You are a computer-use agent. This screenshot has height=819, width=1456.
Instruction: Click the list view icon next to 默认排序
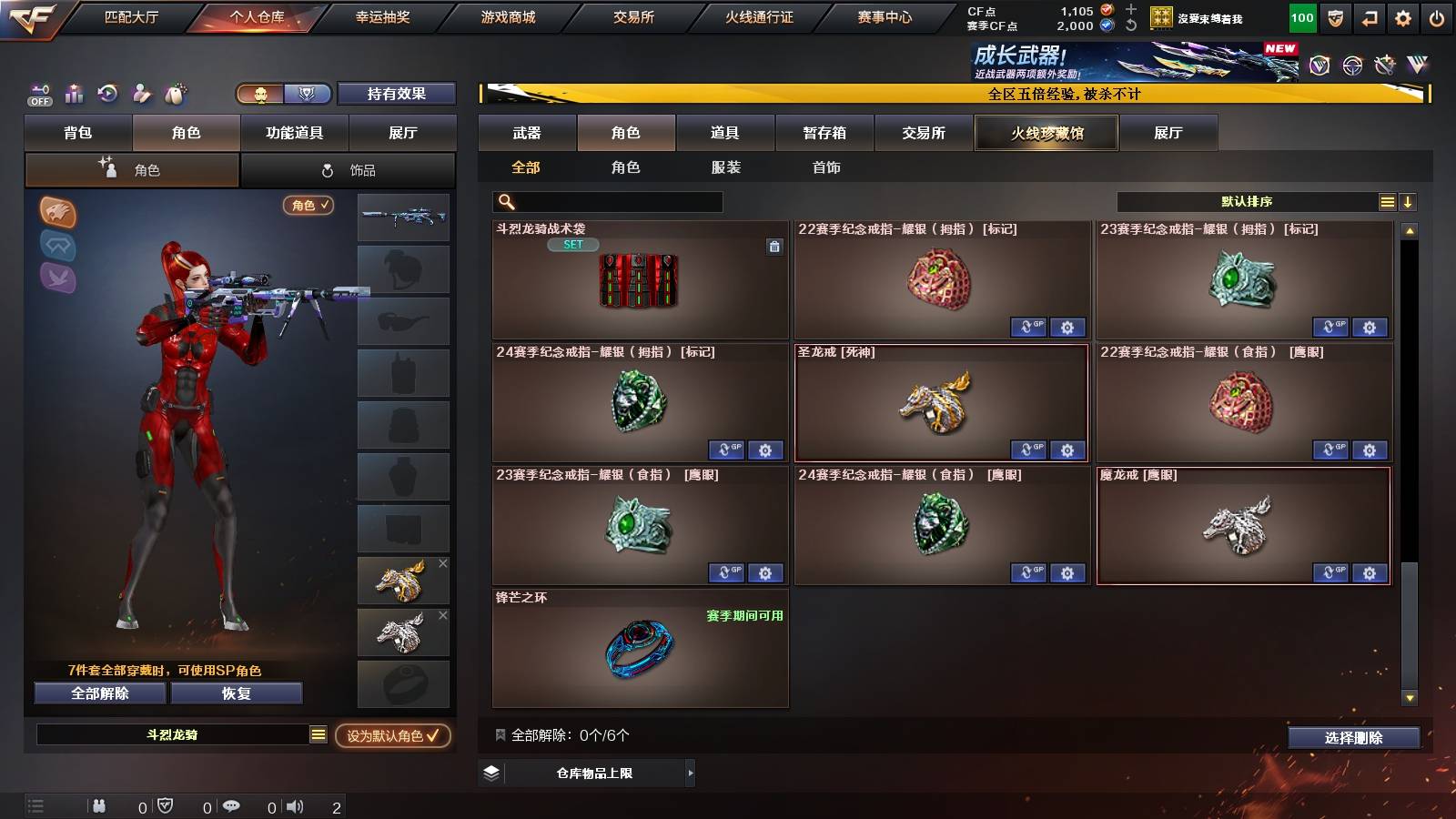point(1387,201)
